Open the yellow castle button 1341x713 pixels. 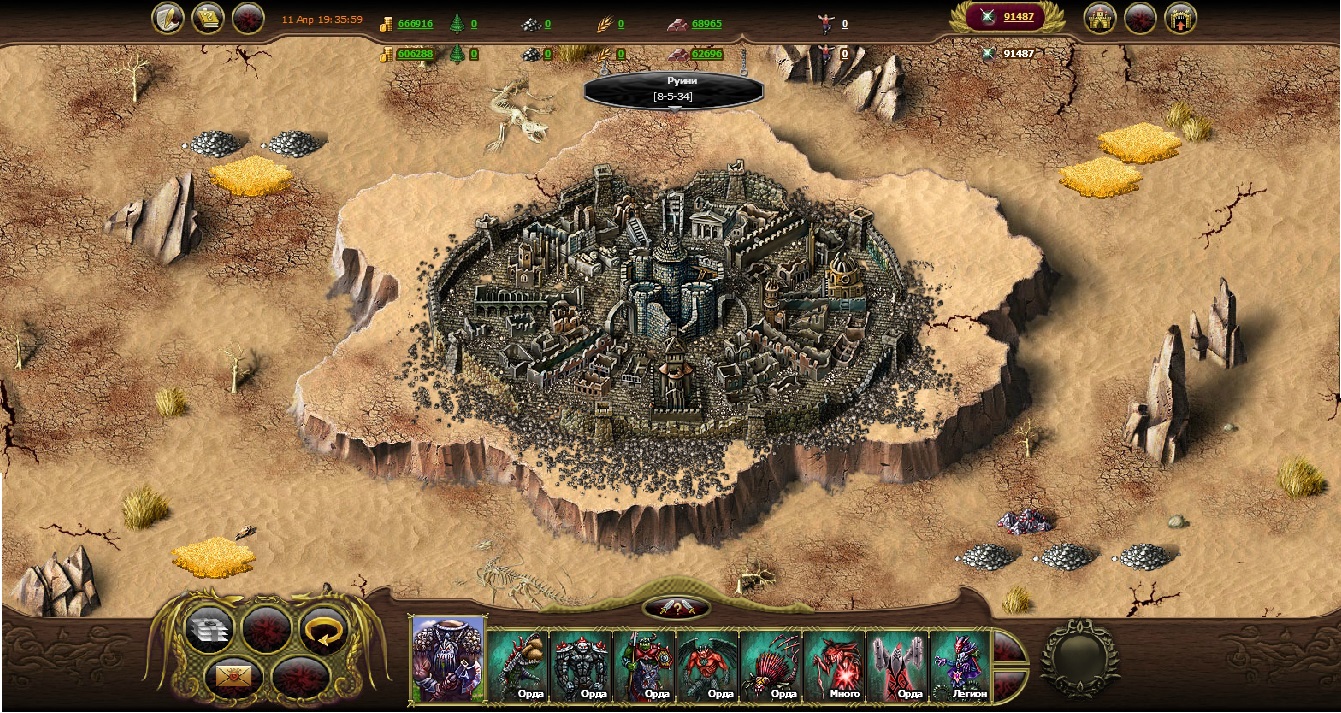click(x=1100, y=18)
